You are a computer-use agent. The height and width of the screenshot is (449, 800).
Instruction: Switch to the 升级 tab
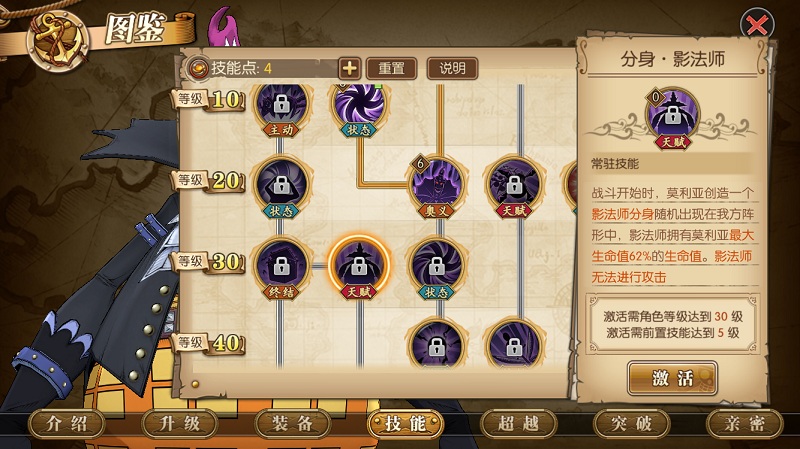[x=180, y=423]
